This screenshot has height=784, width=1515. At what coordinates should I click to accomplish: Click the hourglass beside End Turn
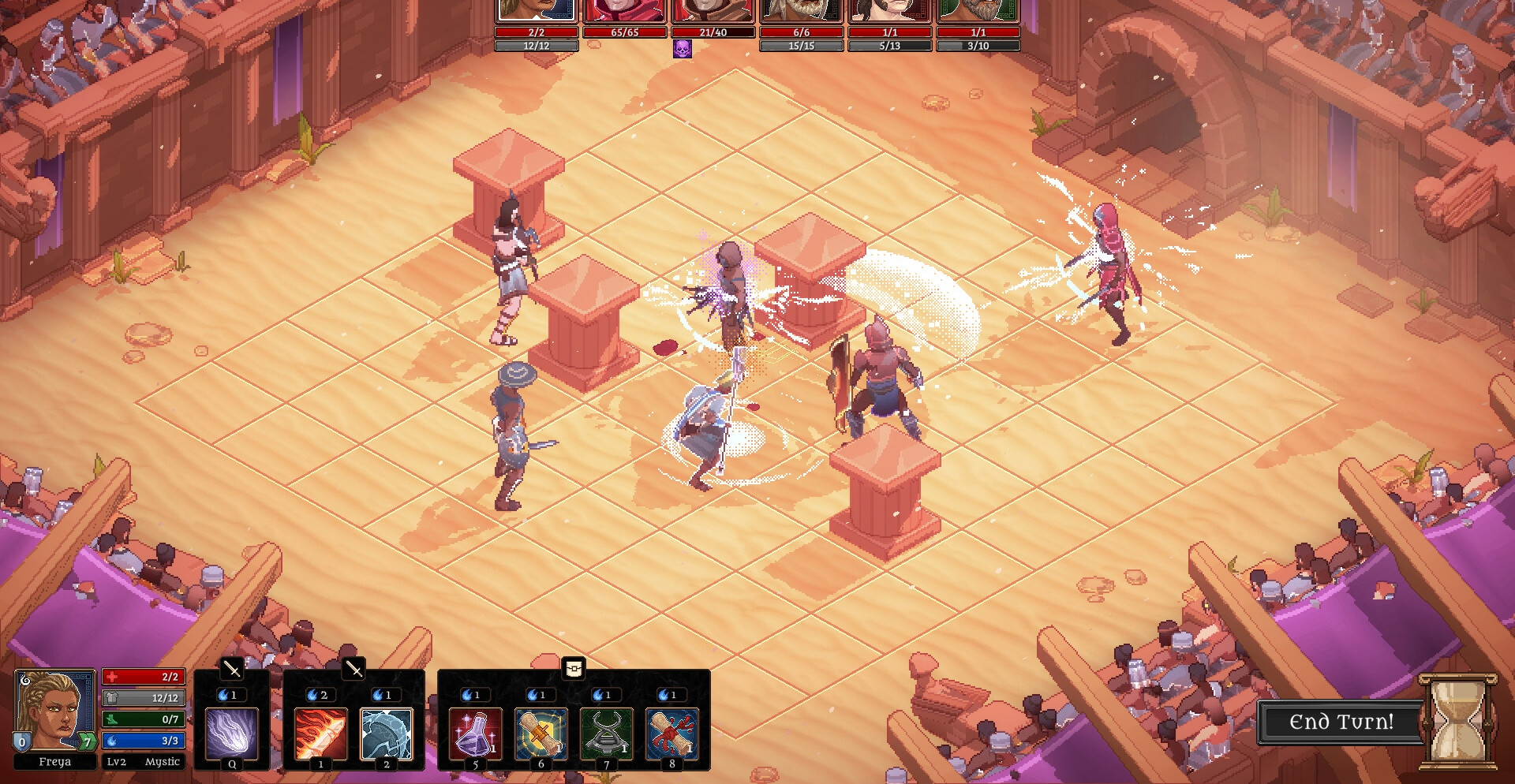[1458, 721]
